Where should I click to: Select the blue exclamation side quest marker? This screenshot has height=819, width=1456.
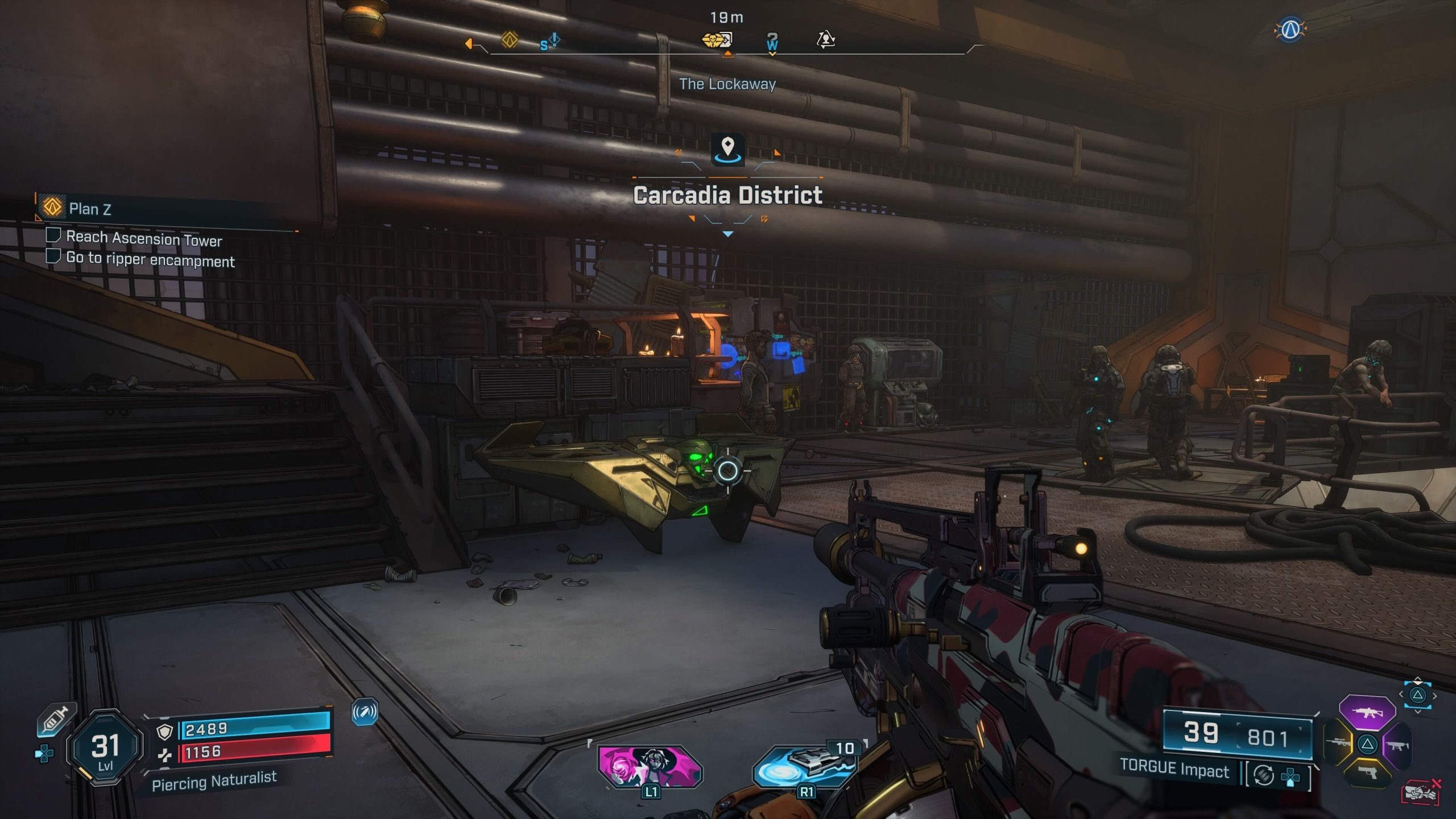550,42
